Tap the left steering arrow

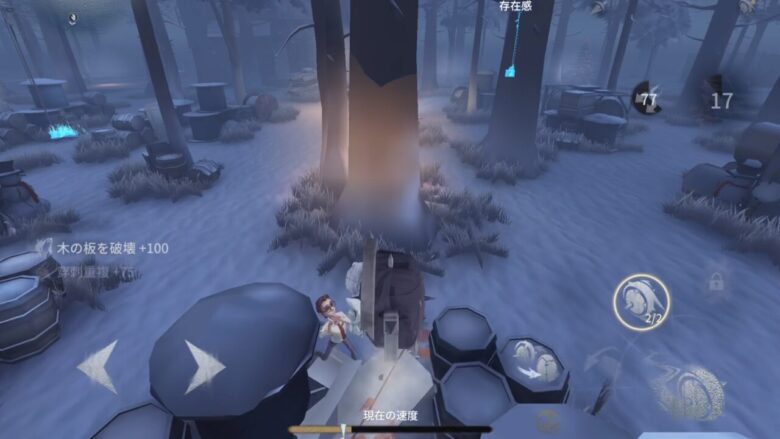coord(98,367)
